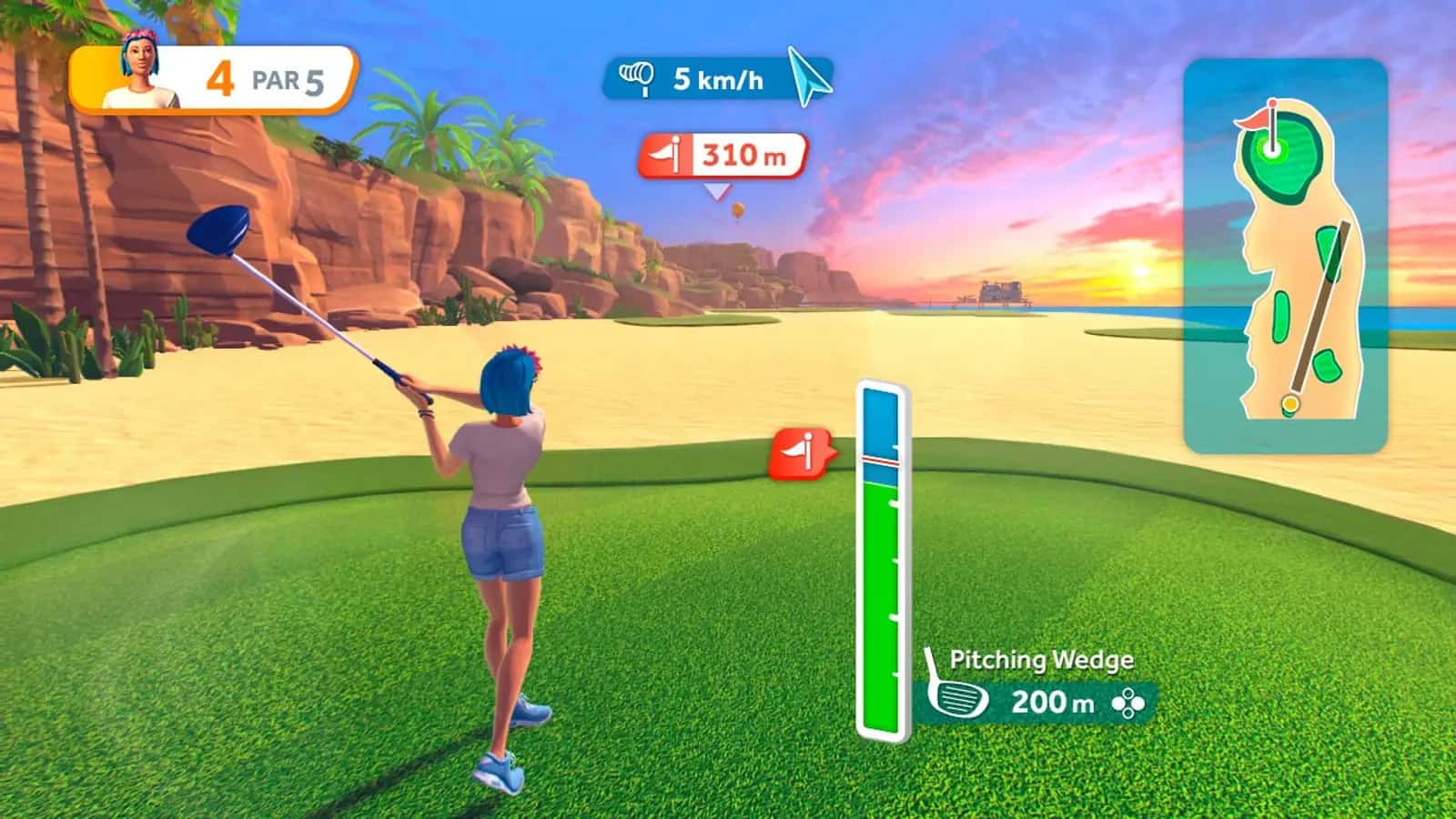Select the red flag marker beside power gauge

(800, 452)
